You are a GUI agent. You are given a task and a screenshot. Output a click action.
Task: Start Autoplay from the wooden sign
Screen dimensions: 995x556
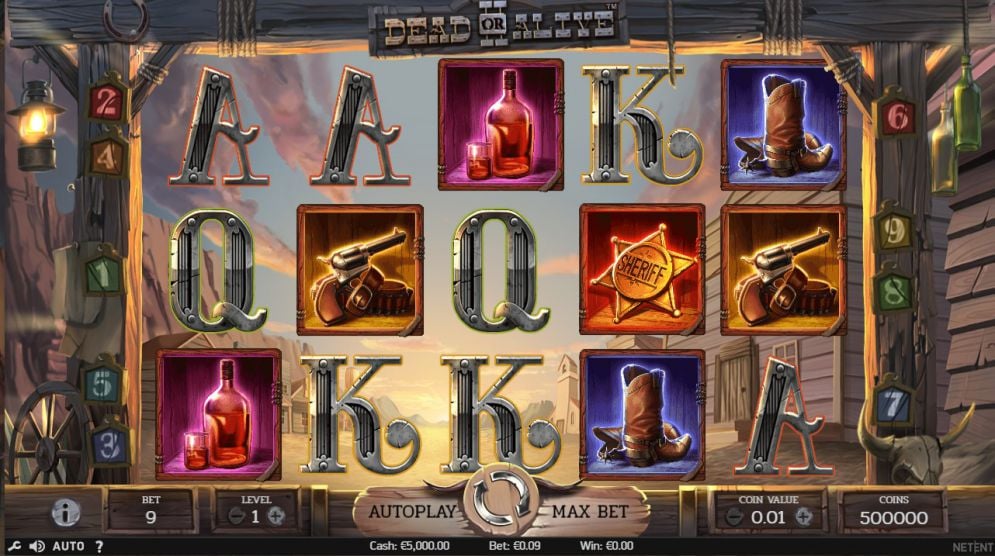(x=413, y=512)
